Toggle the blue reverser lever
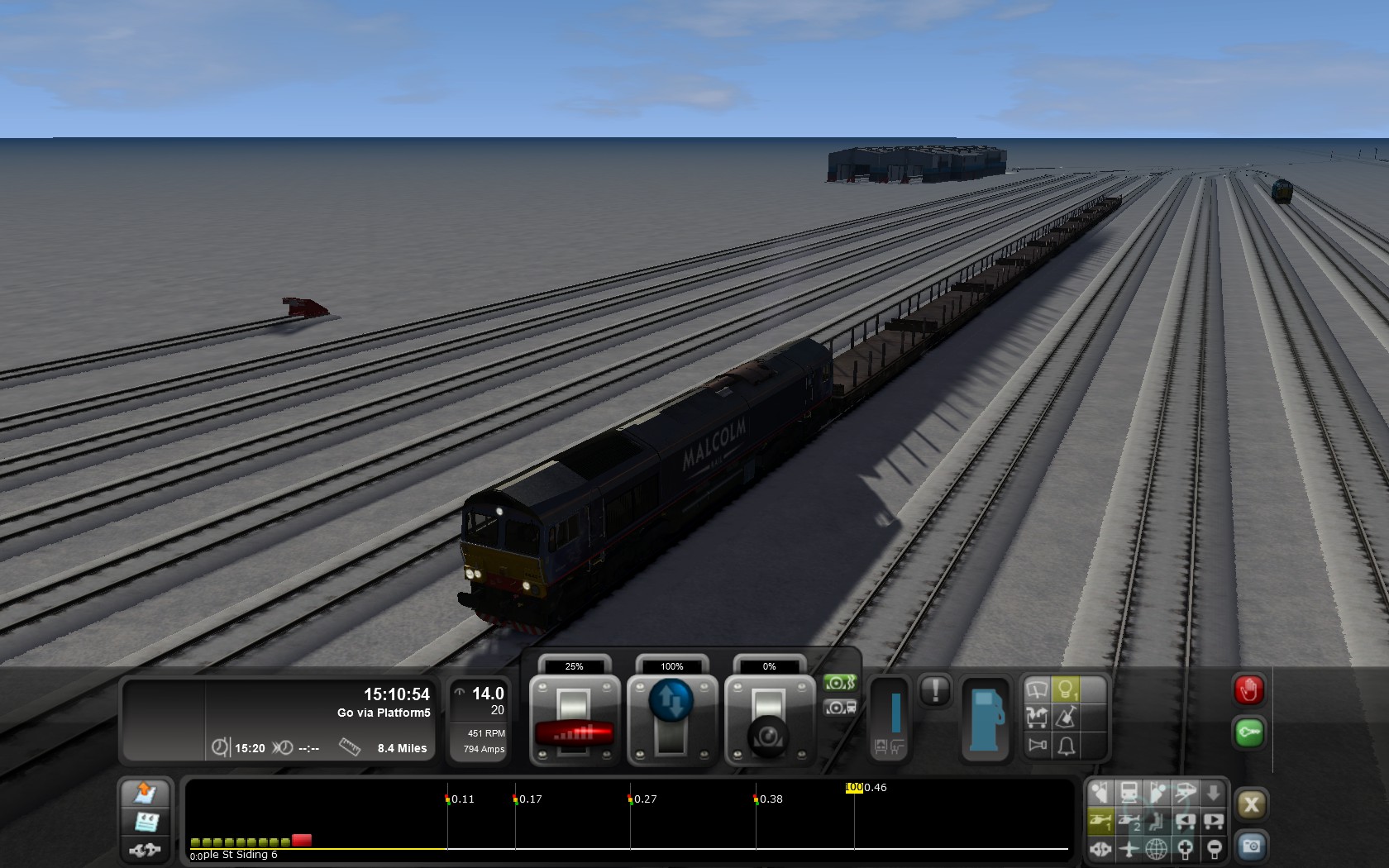The width and height of the screenshot is (1389, 868). click(x=671, y=701)
